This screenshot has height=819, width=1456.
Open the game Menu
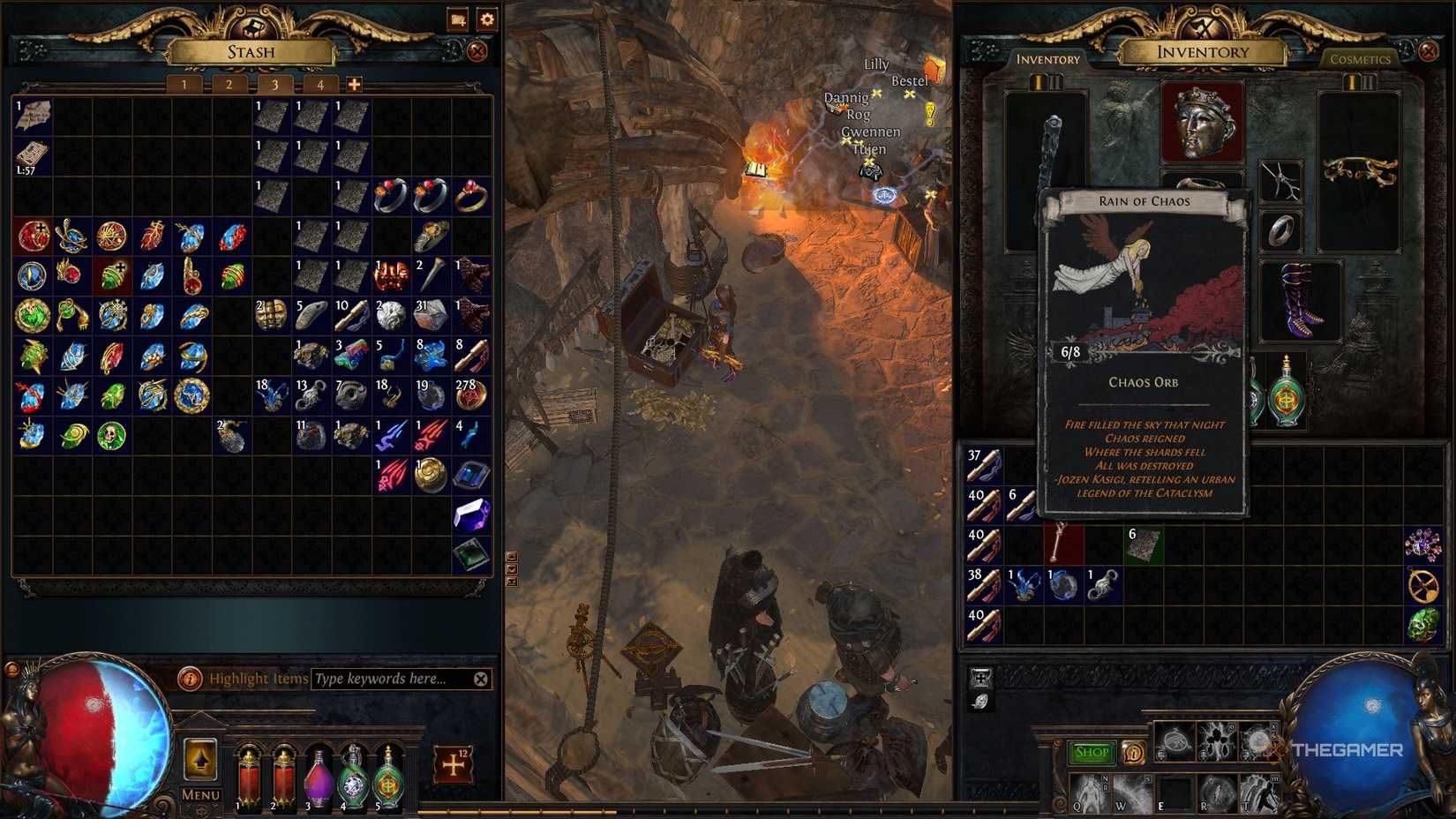(199, 795)
